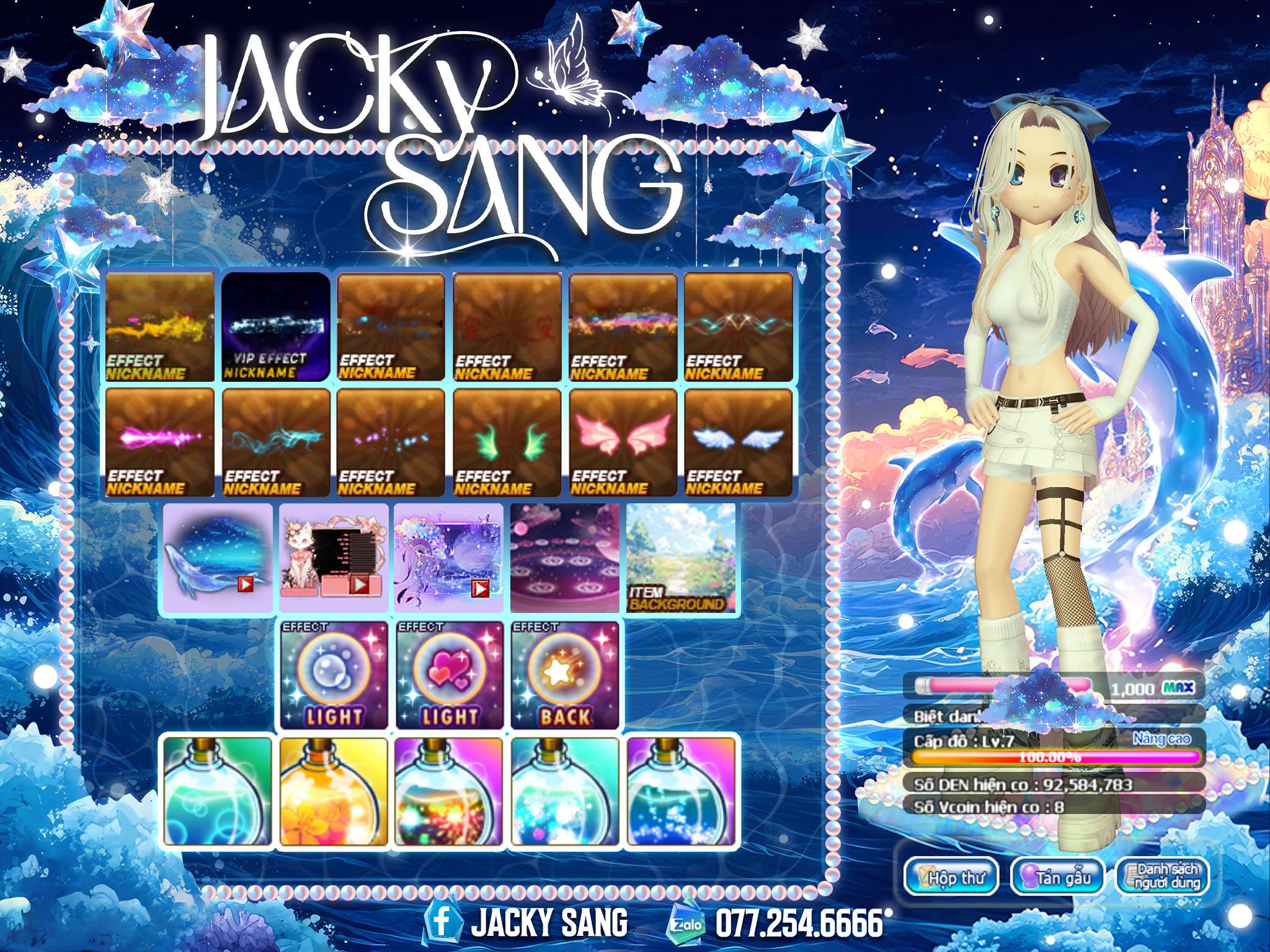Choose the red hearts ribbon nickname effect
1270x952 pixels.
tap(507, 327)
